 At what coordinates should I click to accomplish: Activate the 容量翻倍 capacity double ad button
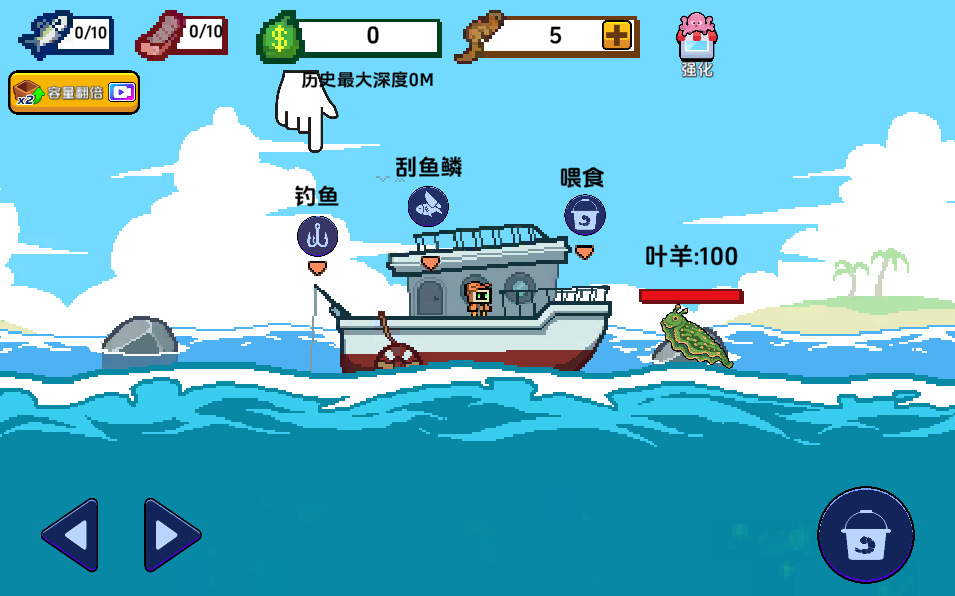pyautogui.click(x=74, y=92)
